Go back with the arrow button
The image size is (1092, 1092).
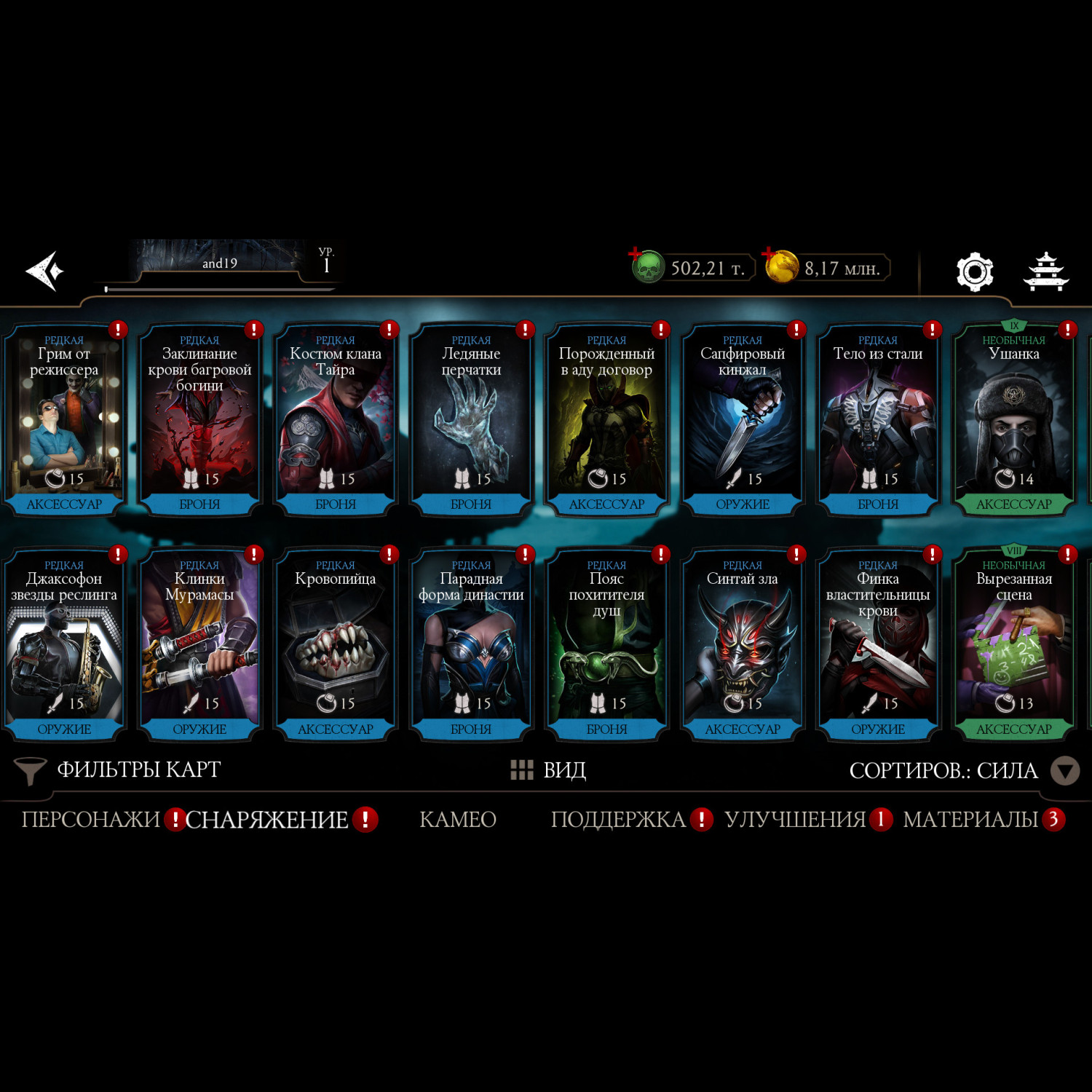[x=45, y=271]
